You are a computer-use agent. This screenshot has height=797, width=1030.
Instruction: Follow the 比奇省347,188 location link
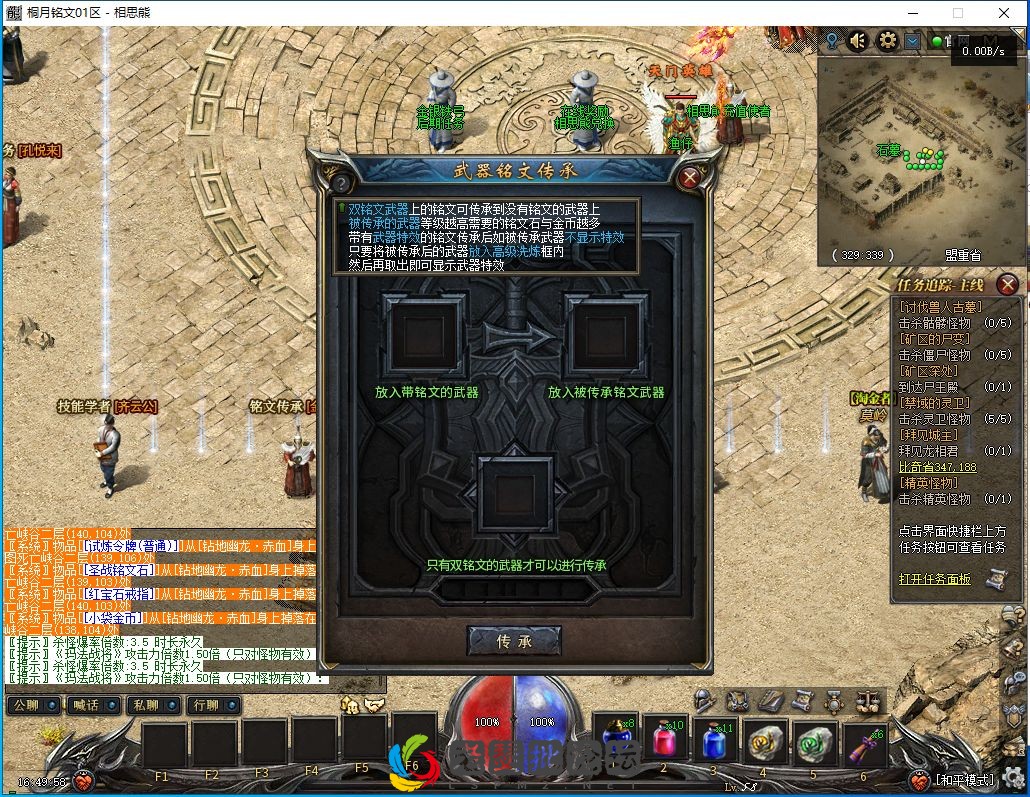(937, 467)
